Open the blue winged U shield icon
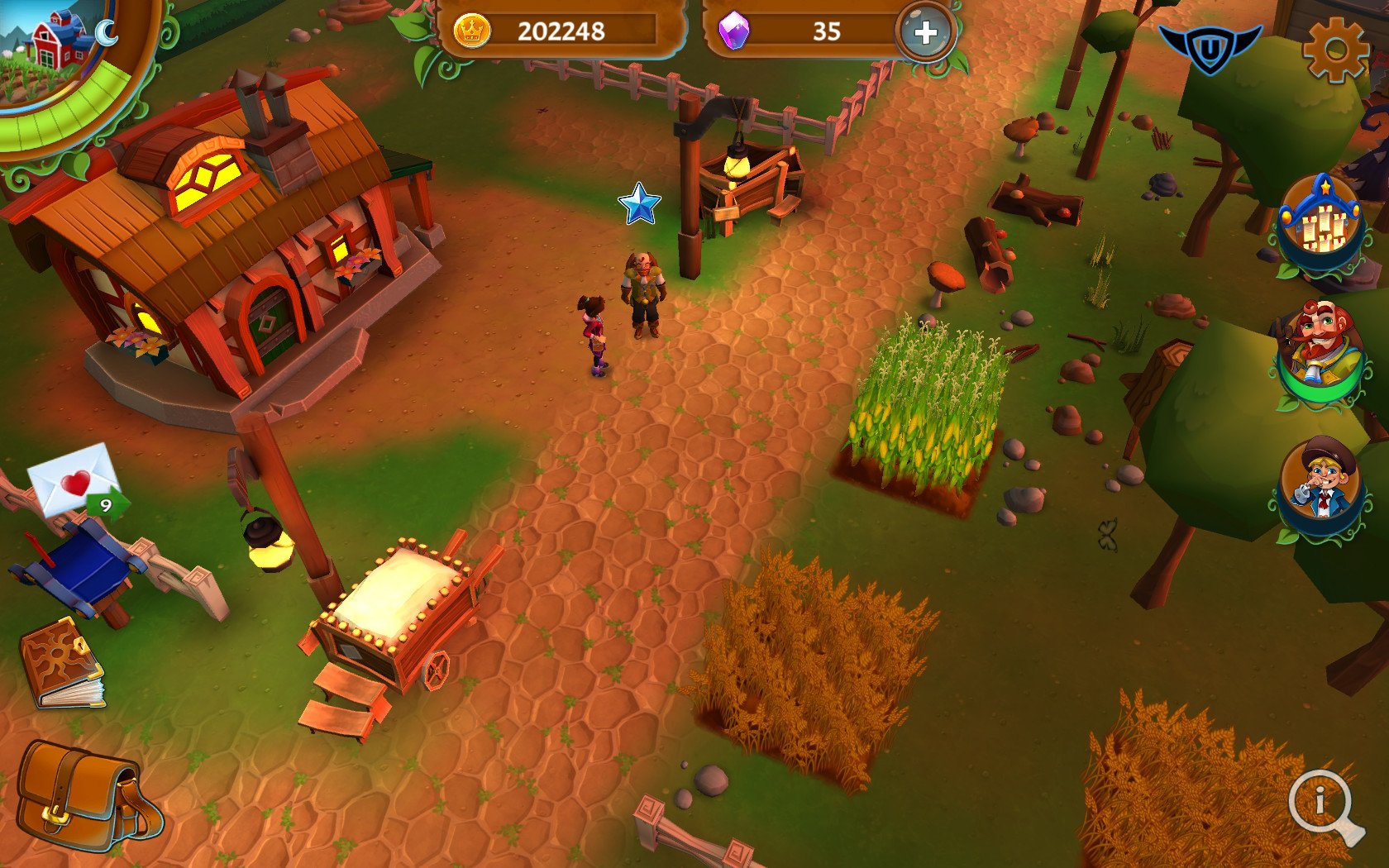The width and height of the screenshot is (1389, 868). 1210,49
